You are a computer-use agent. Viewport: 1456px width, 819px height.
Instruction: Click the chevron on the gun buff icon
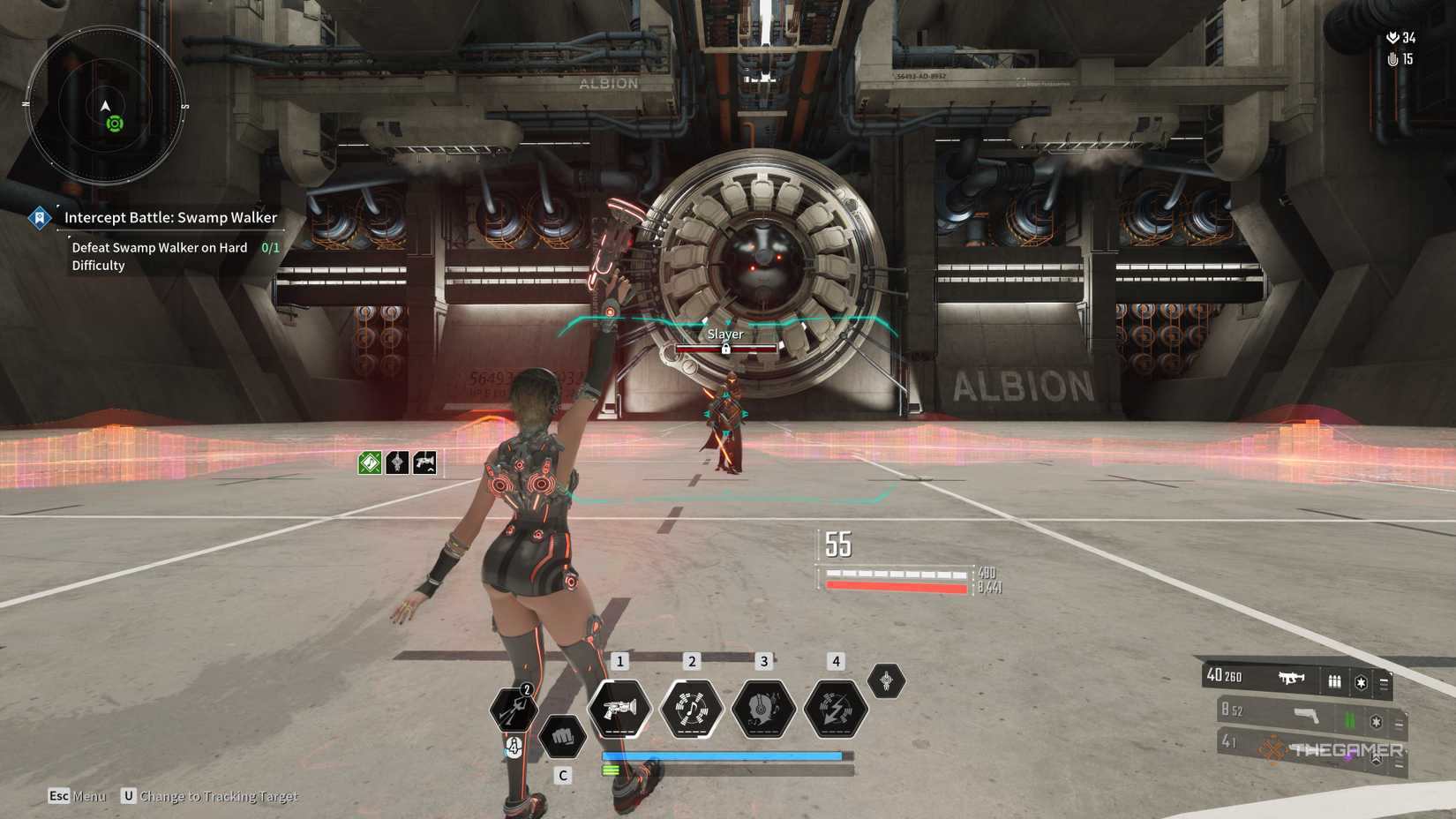(431, 470)
